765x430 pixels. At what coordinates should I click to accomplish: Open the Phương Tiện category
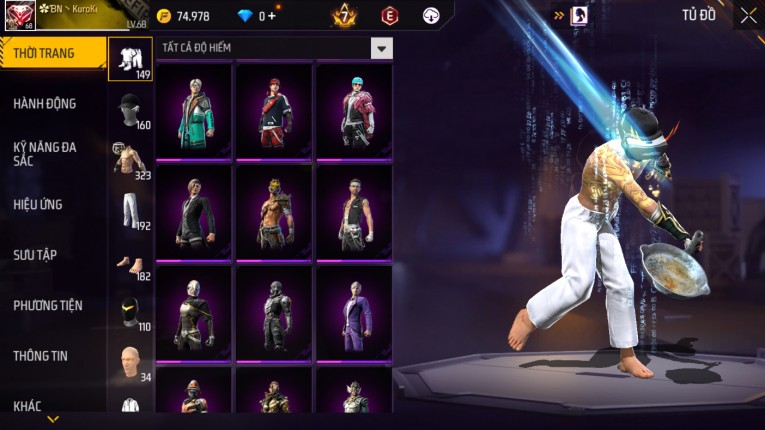[x=48, y=305]
